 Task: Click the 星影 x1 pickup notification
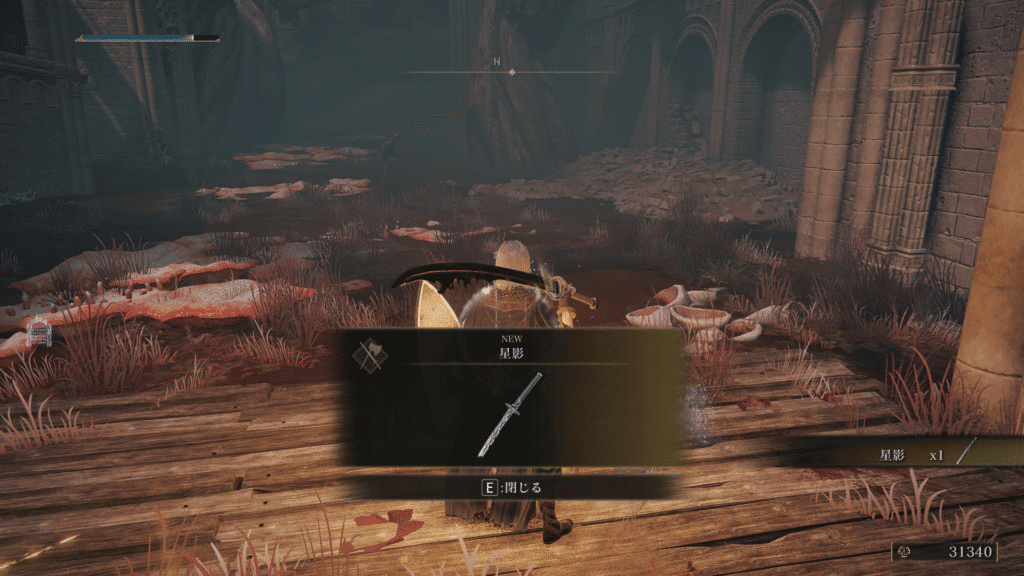[910, 455]
